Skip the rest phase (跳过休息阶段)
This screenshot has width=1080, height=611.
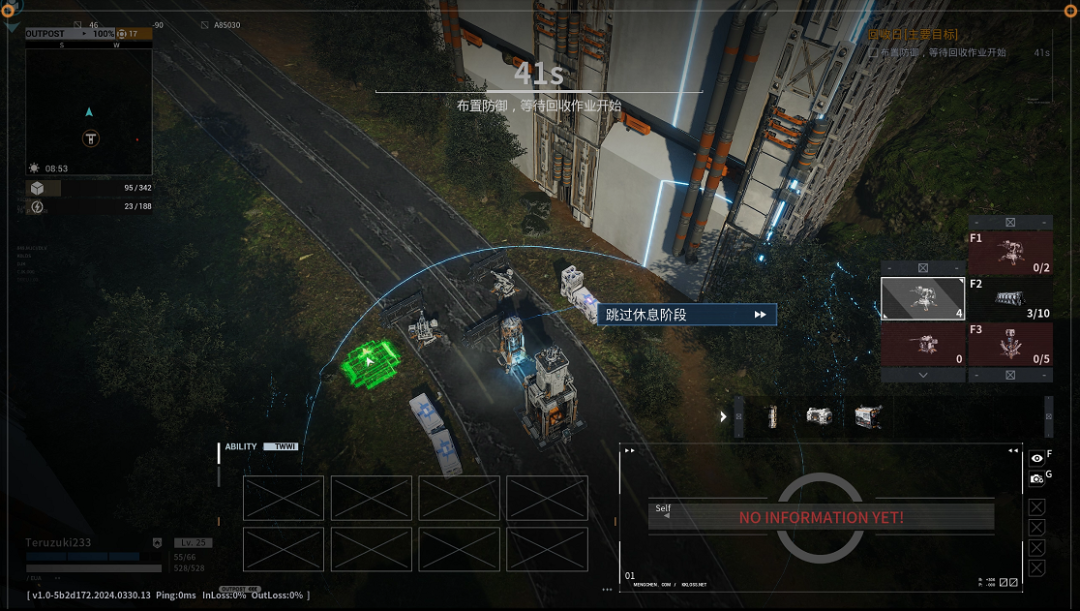pos(686,315)
